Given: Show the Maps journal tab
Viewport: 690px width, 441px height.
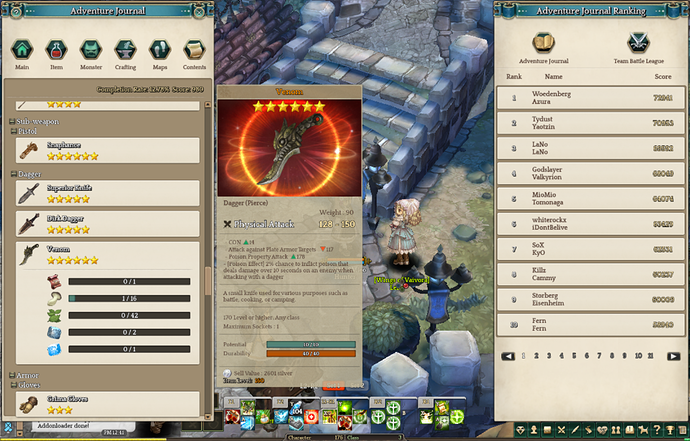Looking at the screenshot, I should [159, 52].
